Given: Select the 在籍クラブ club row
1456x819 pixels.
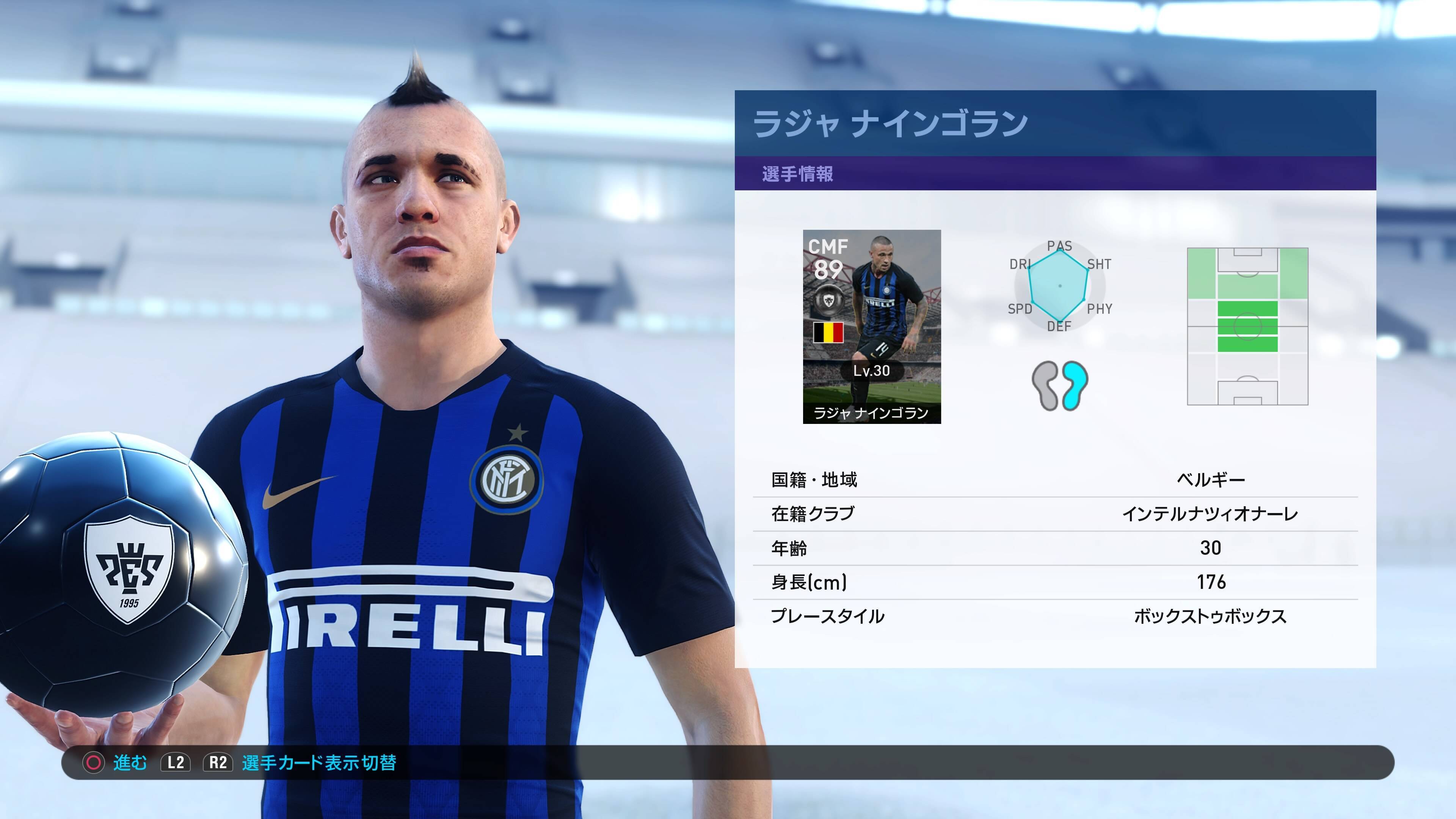Looking at the screenshot, I should click(x=1055, y=514).
